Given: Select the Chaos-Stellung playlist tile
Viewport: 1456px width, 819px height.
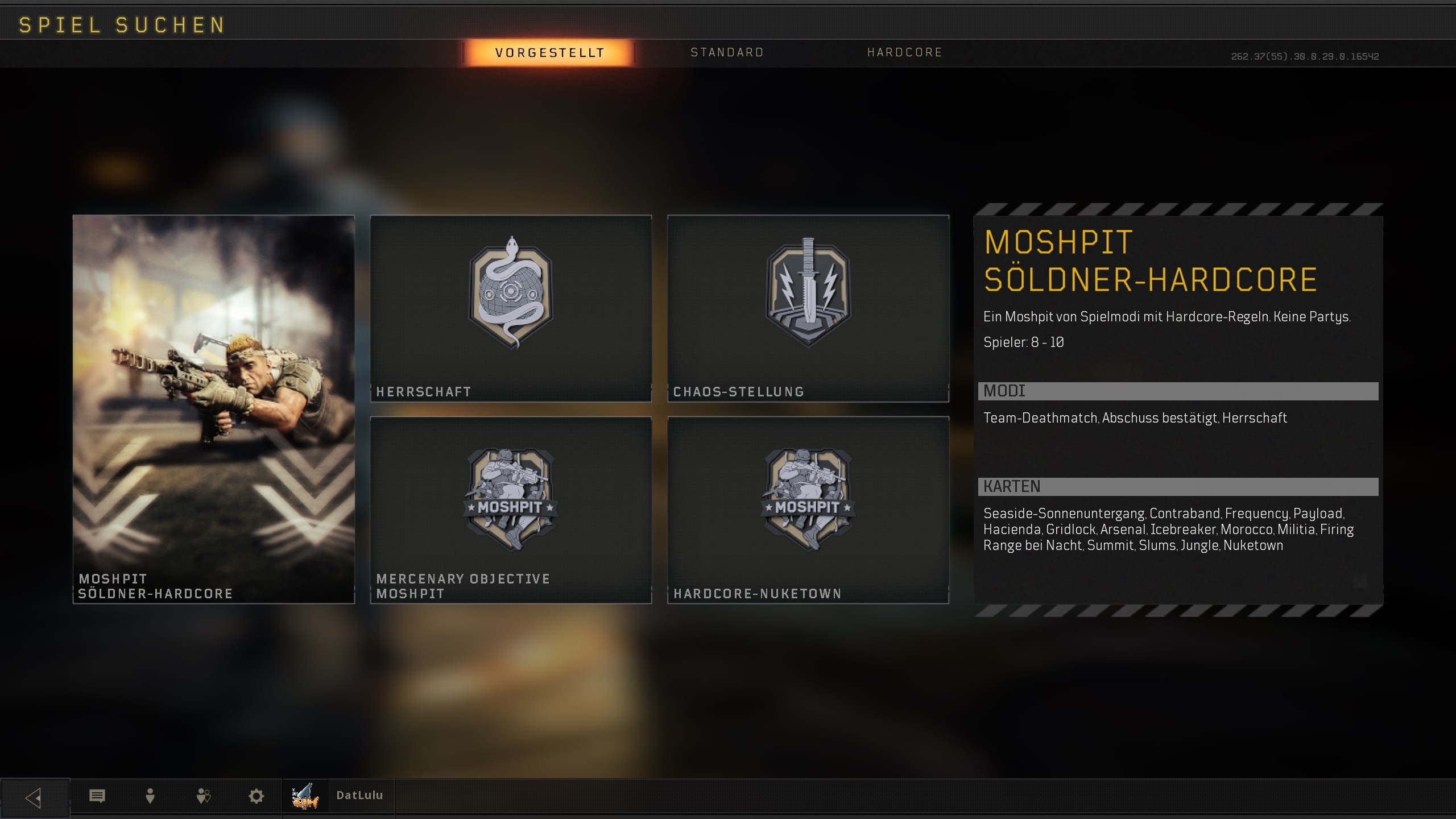Looking at the screenshot, I should [808, 308].
